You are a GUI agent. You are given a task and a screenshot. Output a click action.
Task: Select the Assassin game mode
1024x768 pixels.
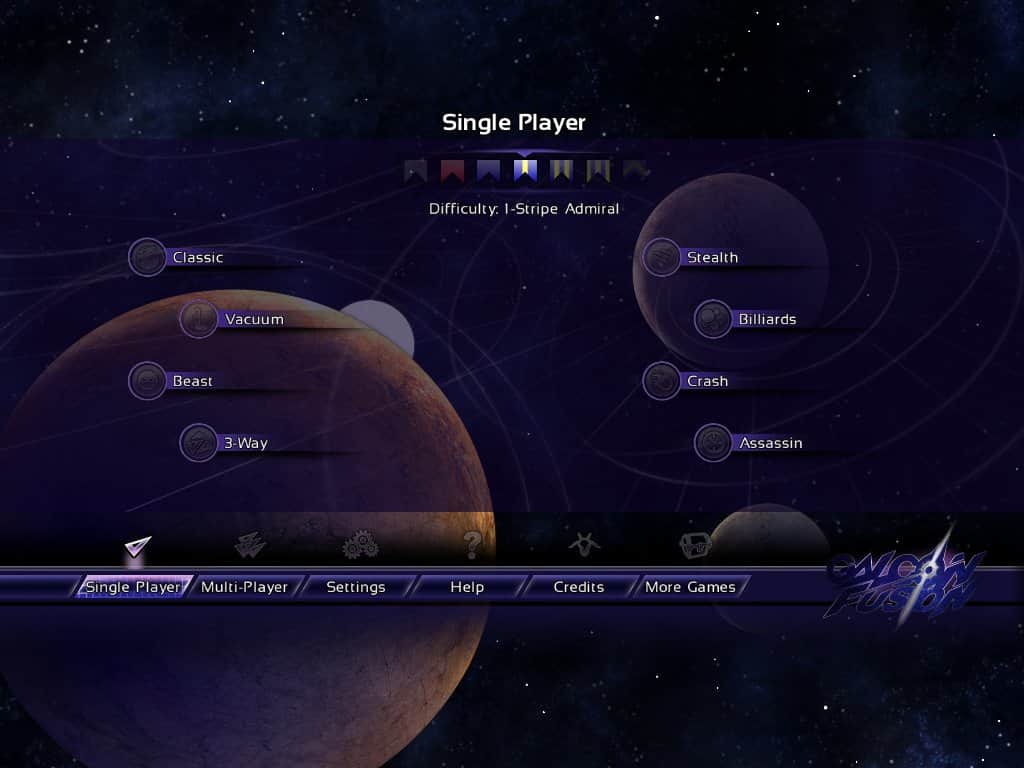(770, 444)
